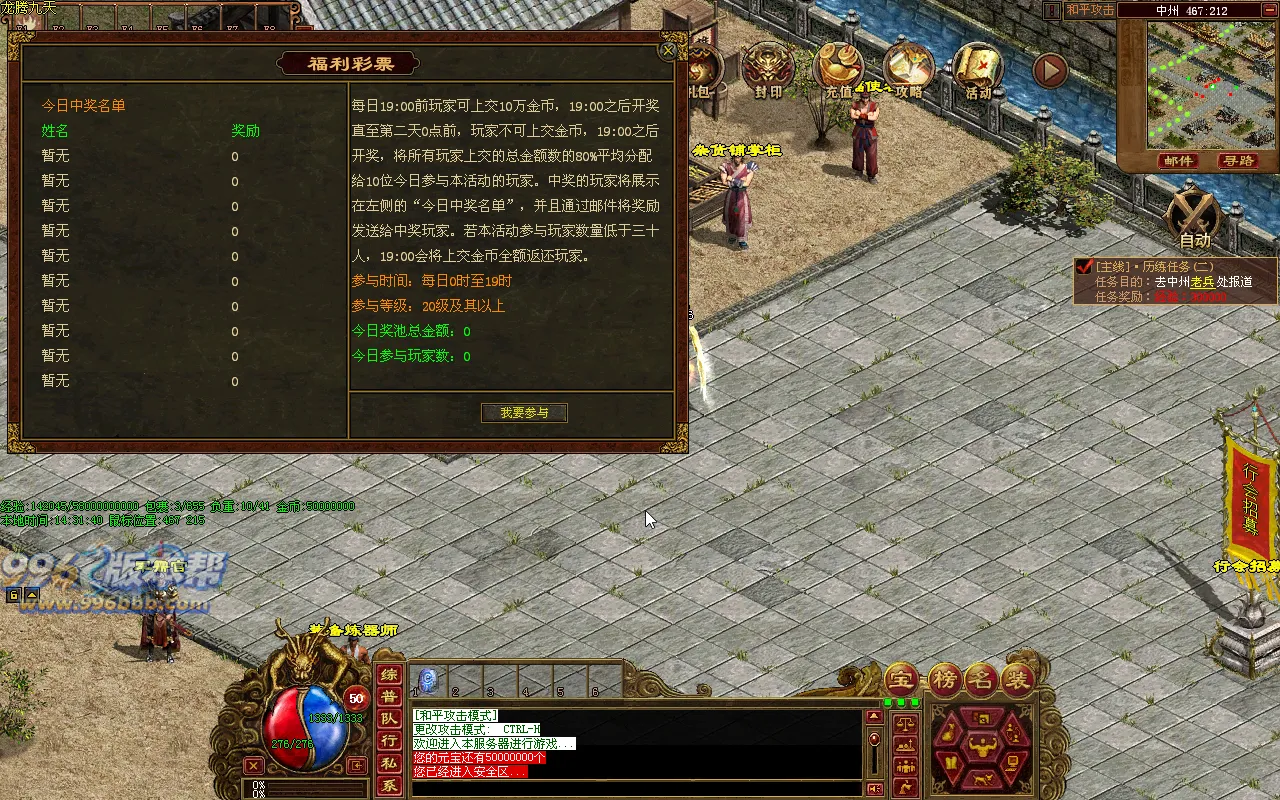The image size is (1280, 800).
Task: Switch to the 私 private chat channel
Action: point(388,764)
